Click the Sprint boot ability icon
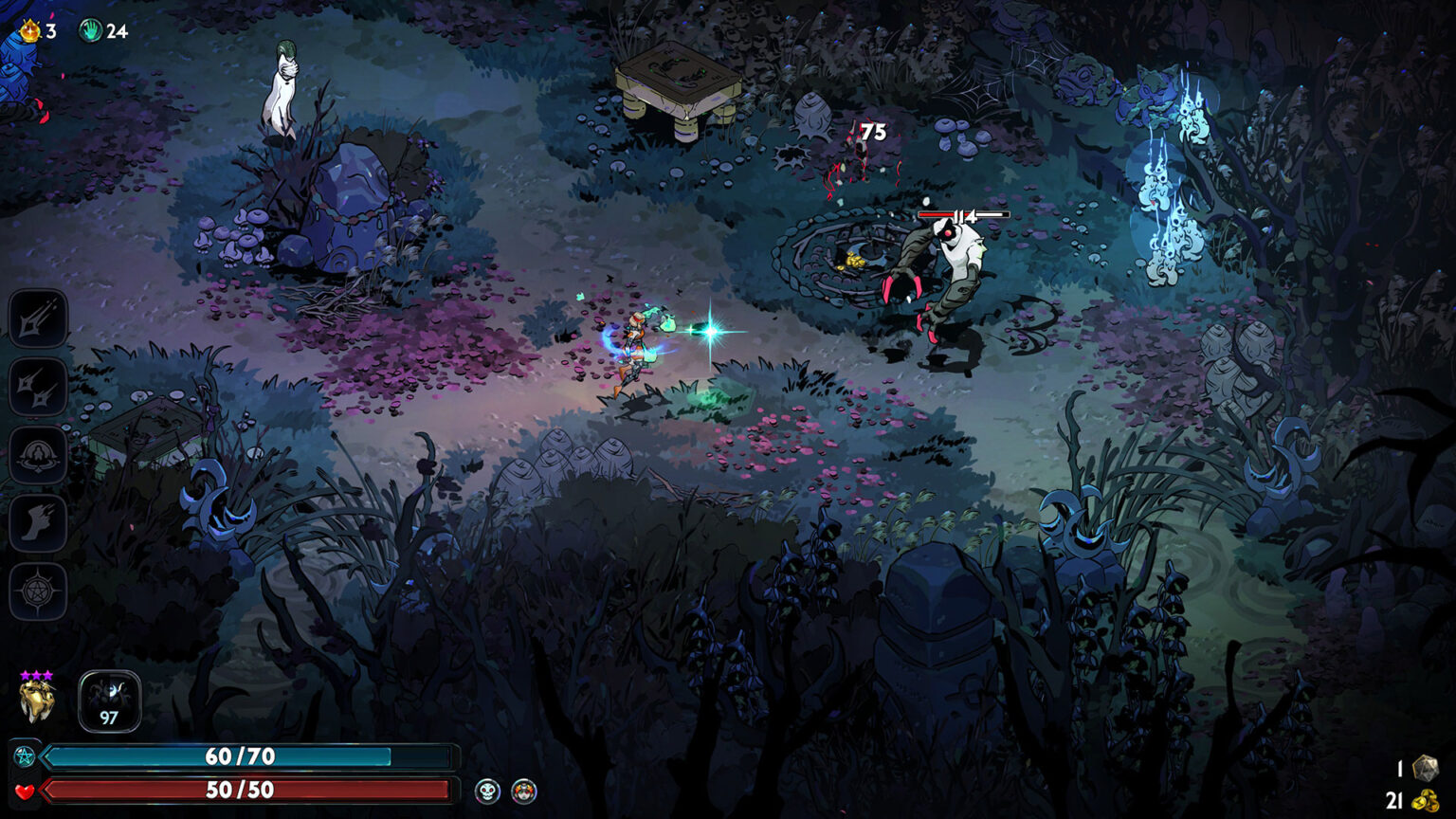1456x819 pixels. pyautogui.click(x=36, y=521)
